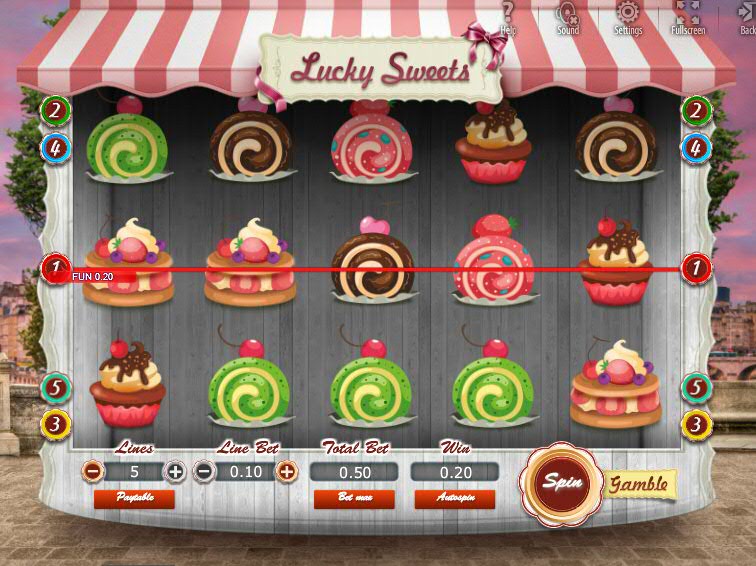Open the Gamble feature
This screenshot has height=566, width=756.
pyautogui.click(x=639, y=484)
